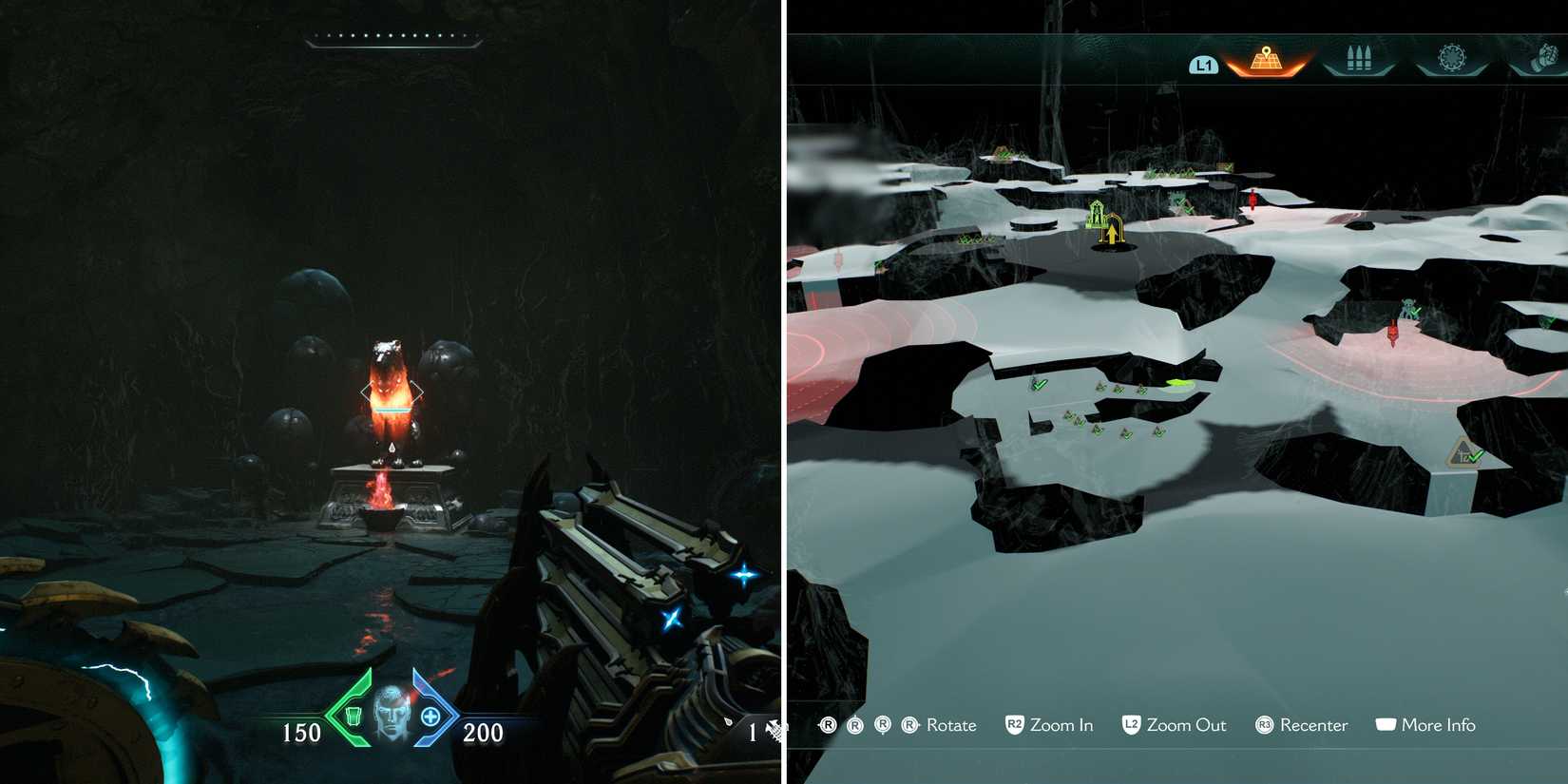The width and height of the screenshot is (1568, 784).
Task: Click the green checkmark on the right platform
Action: click(x=1413, y=310)
